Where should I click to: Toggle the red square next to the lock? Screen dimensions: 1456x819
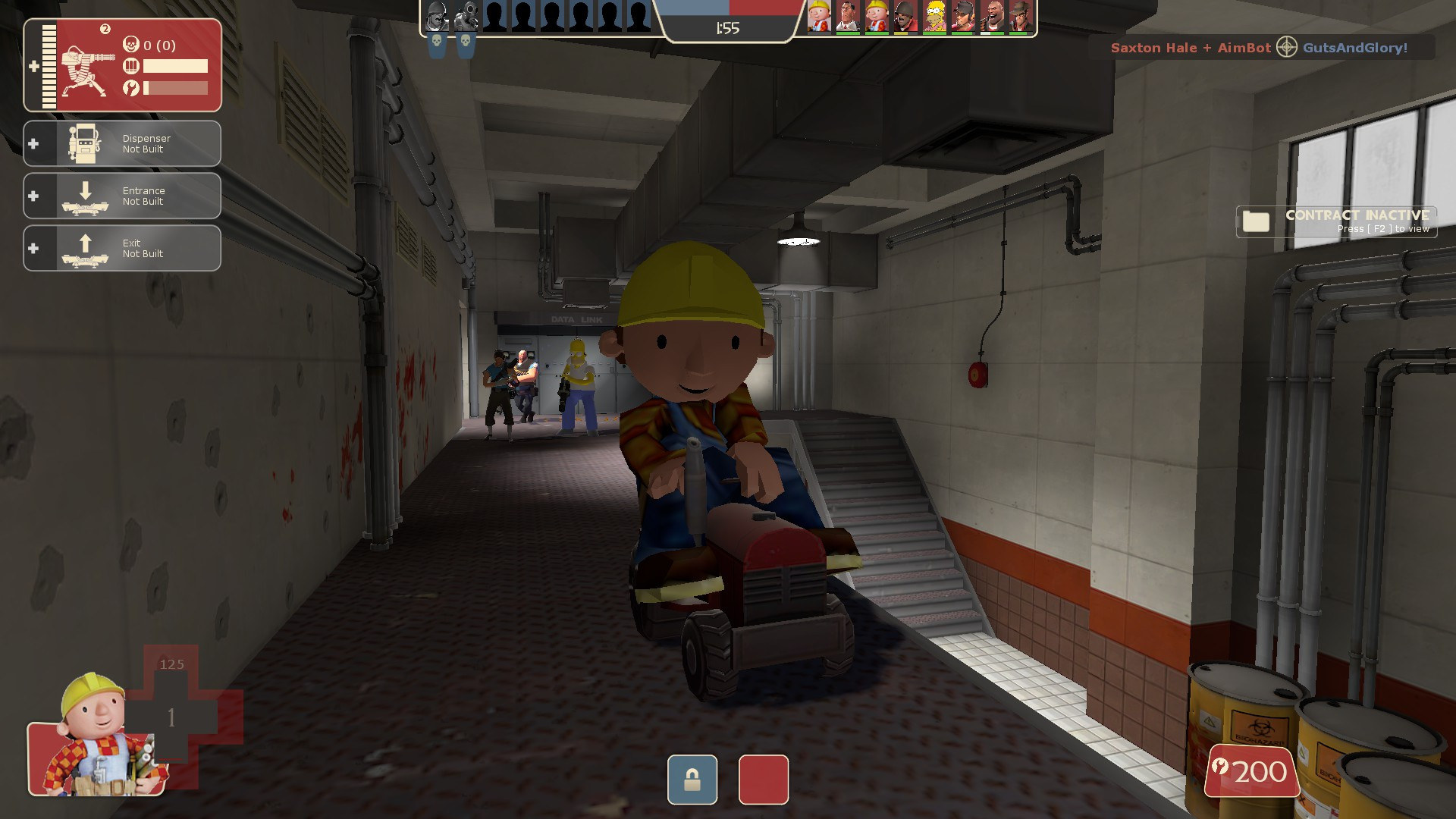tap(763, 780)
